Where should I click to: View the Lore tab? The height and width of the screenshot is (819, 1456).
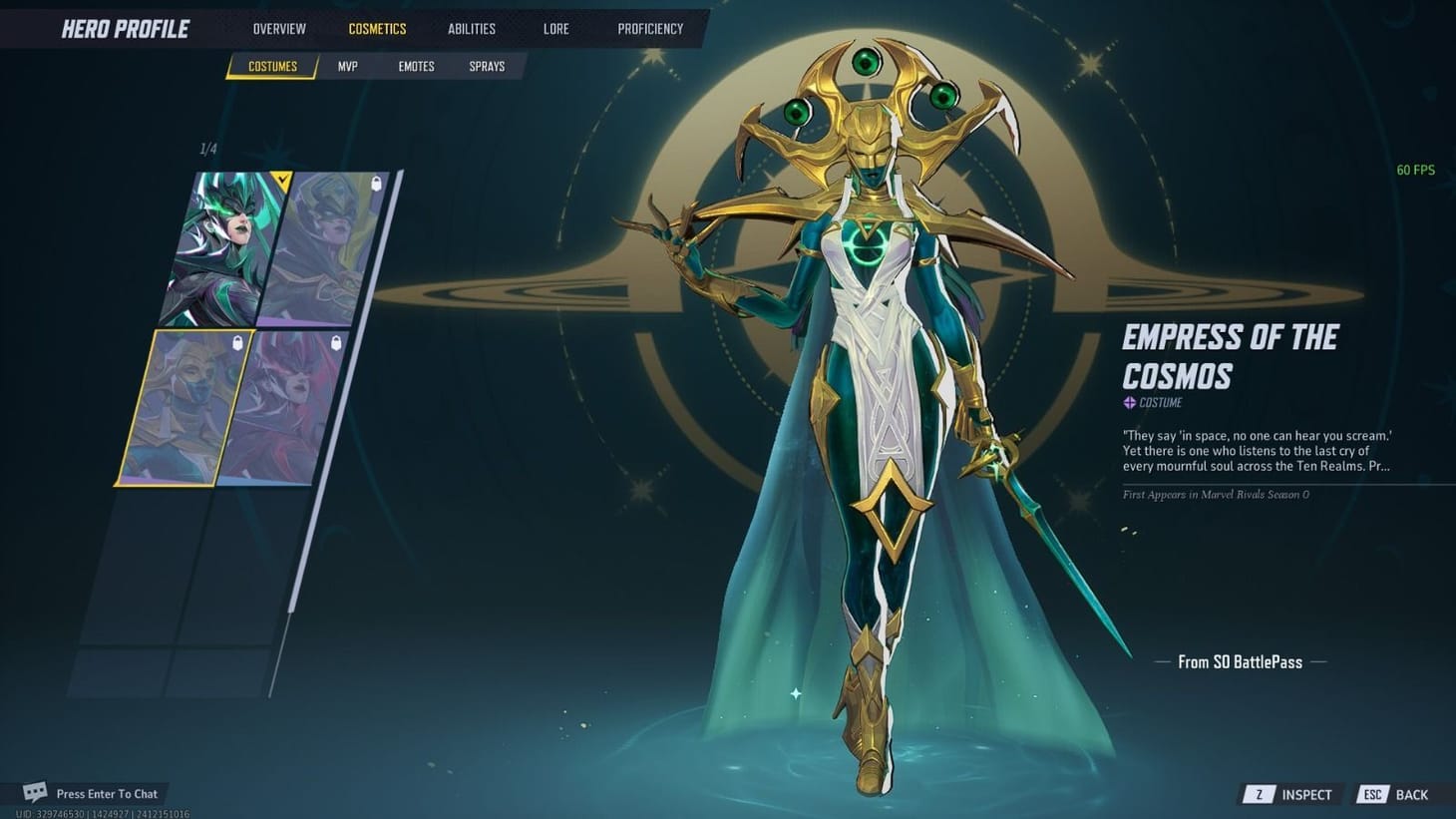click(x=554, y=28)
